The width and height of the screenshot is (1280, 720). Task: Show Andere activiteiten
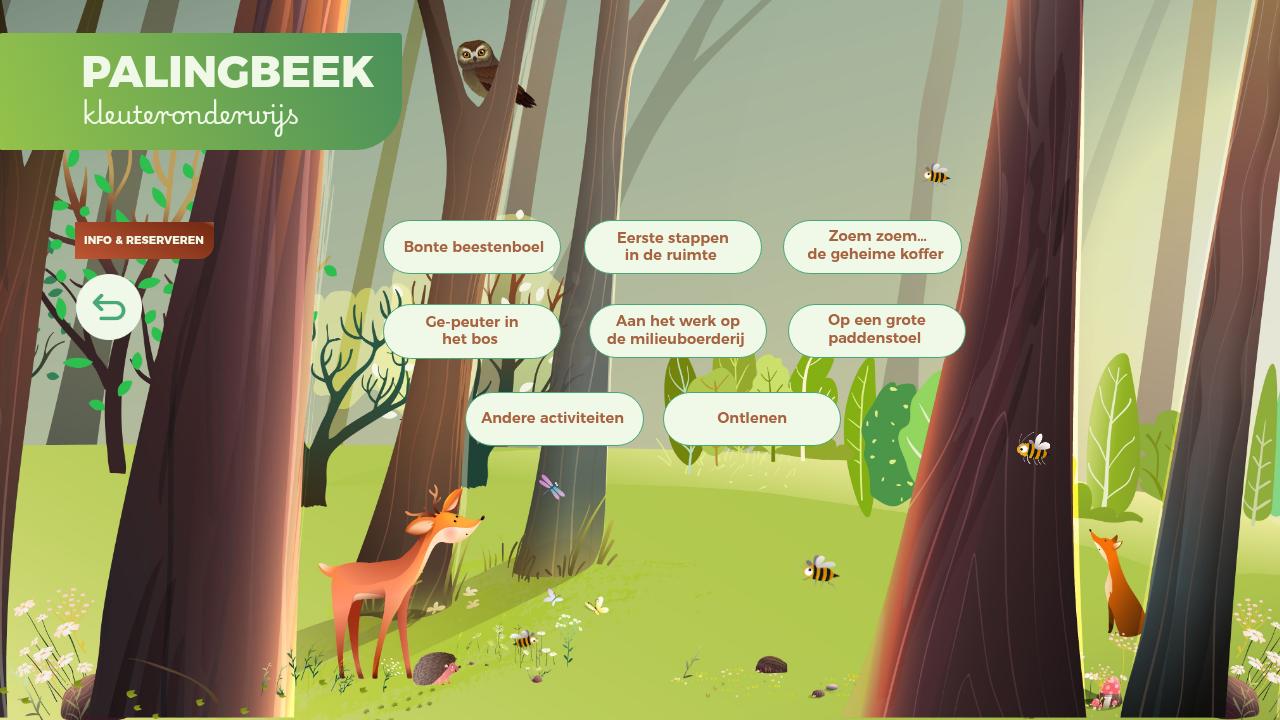(x=554, y=418)
